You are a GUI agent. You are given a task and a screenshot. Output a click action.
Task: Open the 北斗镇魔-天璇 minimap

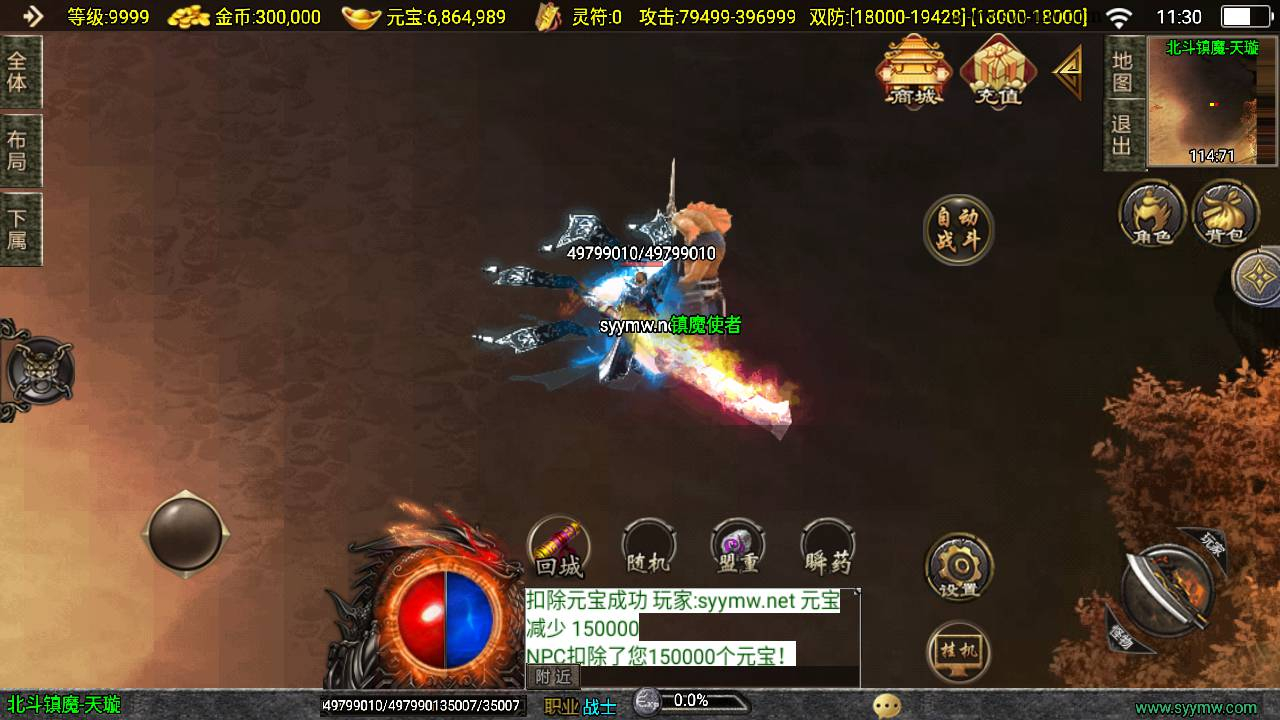point(1212,102)
